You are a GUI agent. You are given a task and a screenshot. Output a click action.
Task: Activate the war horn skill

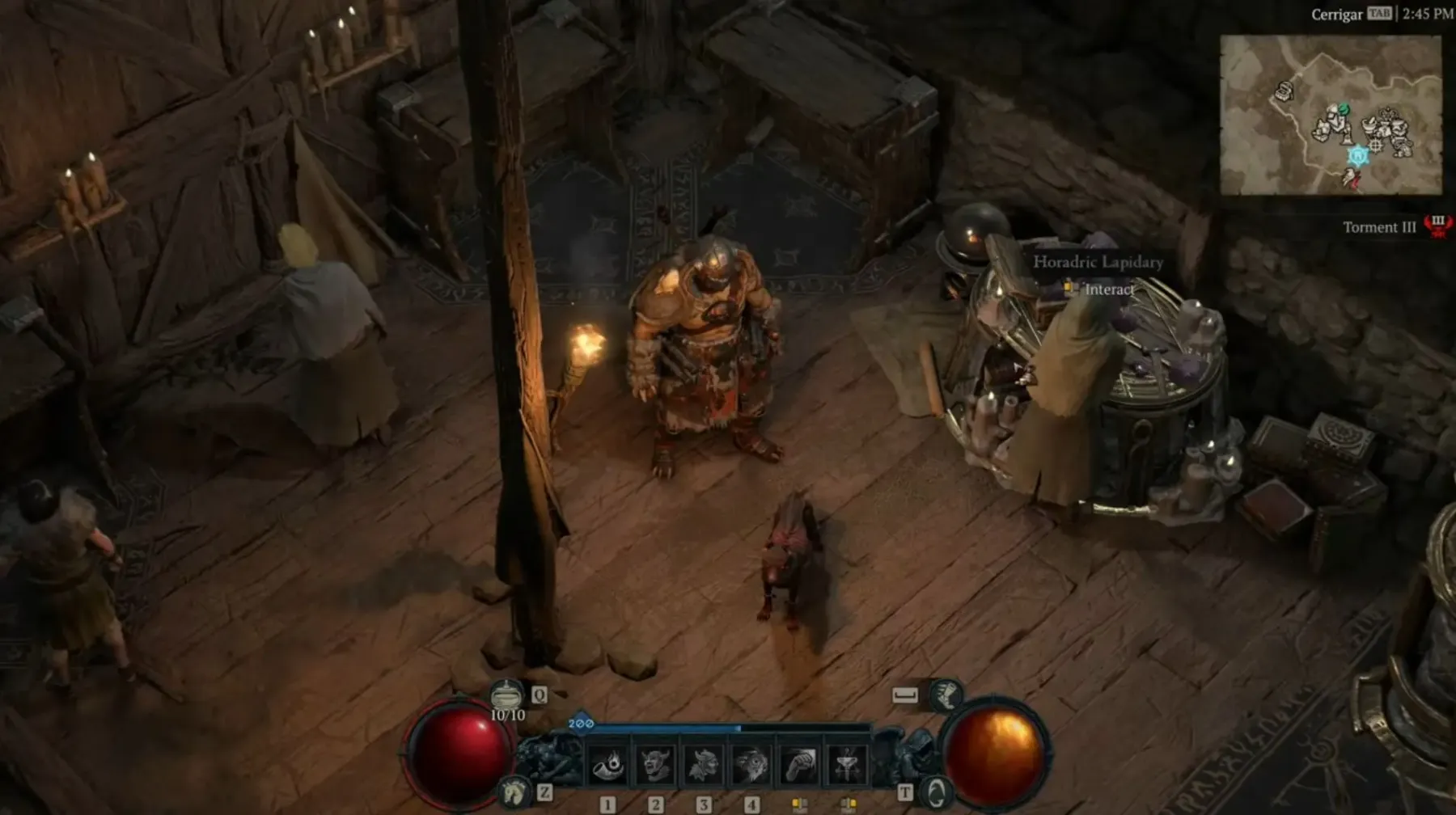608,765
